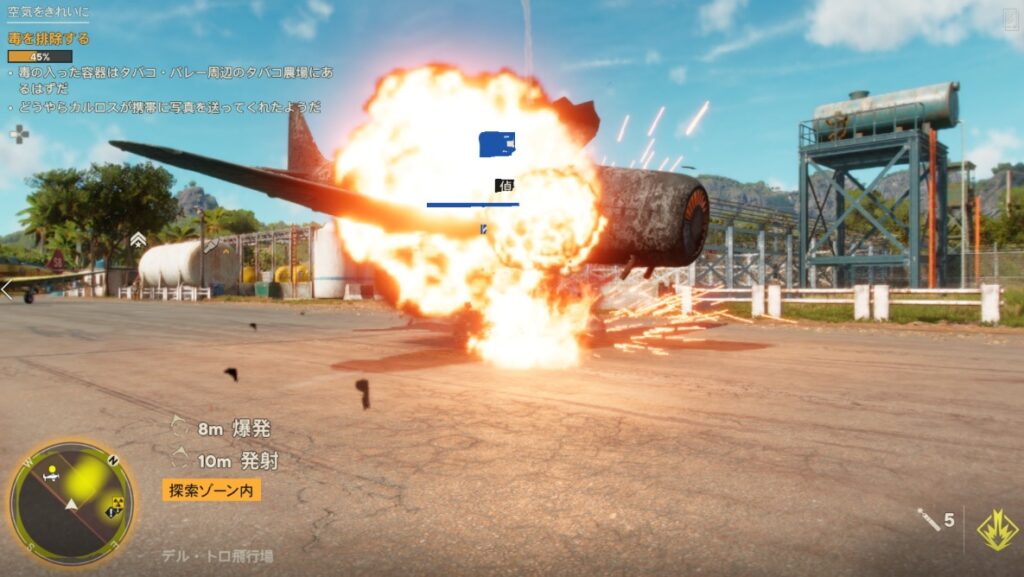
Task: Select the 毒を排除する objective tracker
Action: 49,39
